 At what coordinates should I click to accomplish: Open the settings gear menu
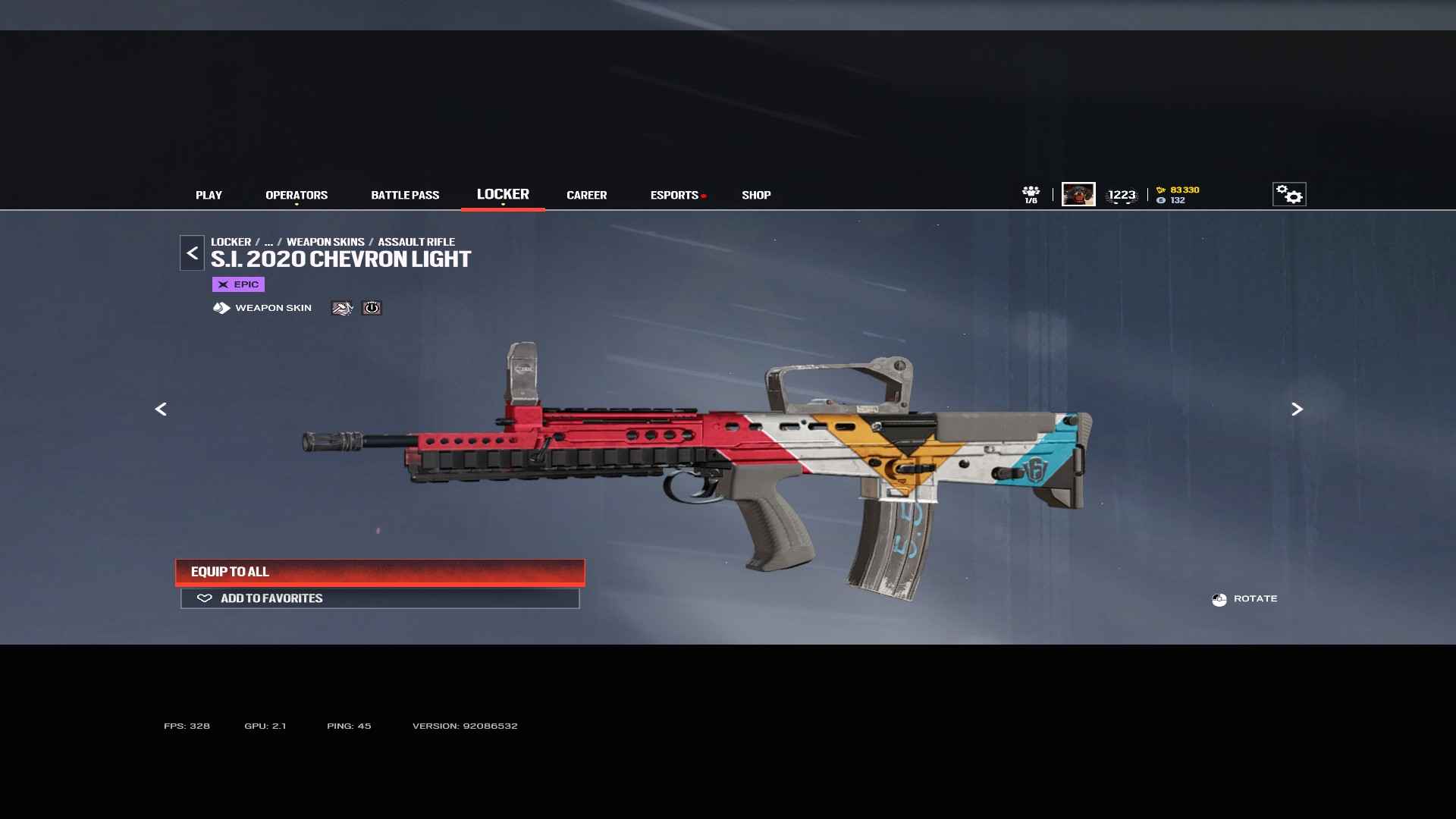1289,194
